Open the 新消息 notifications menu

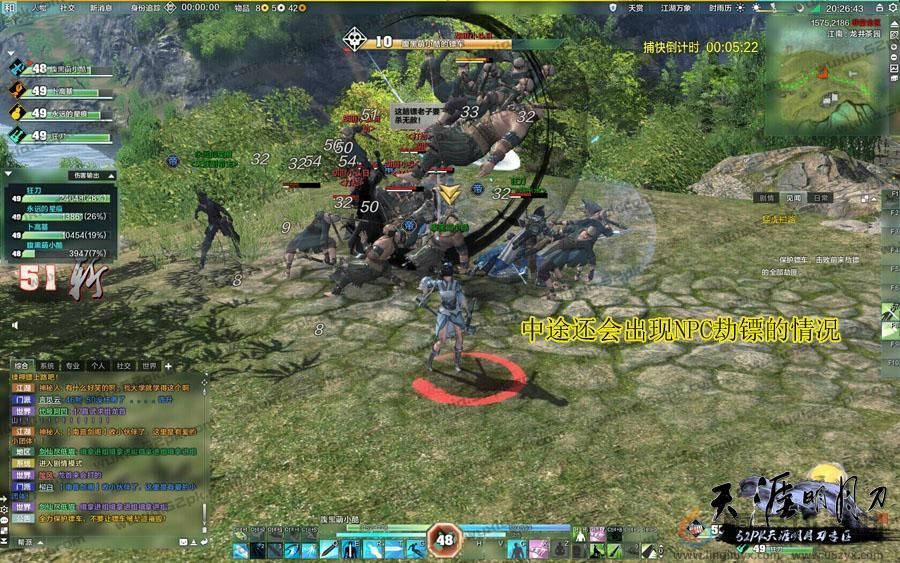point(101,7)
